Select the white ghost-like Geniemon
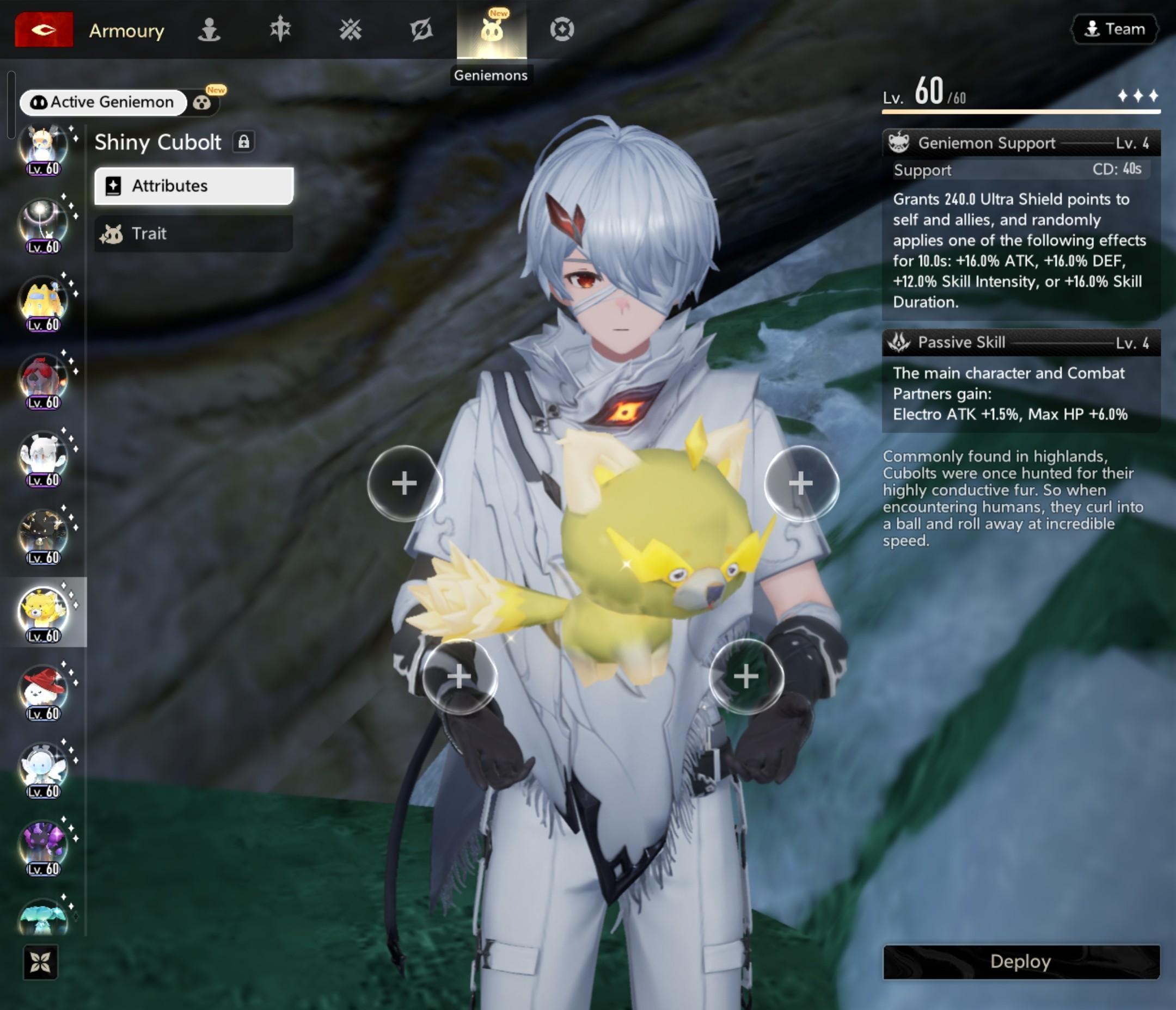 coord(43,456)
